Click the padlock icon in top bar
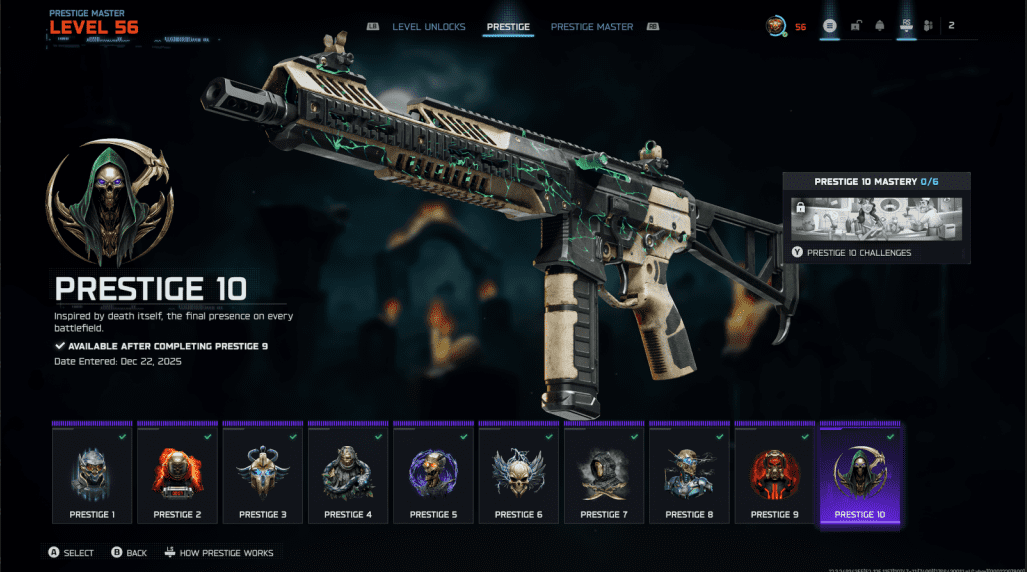The width and height of the screenshot is (1027, 572). [856, 26]
